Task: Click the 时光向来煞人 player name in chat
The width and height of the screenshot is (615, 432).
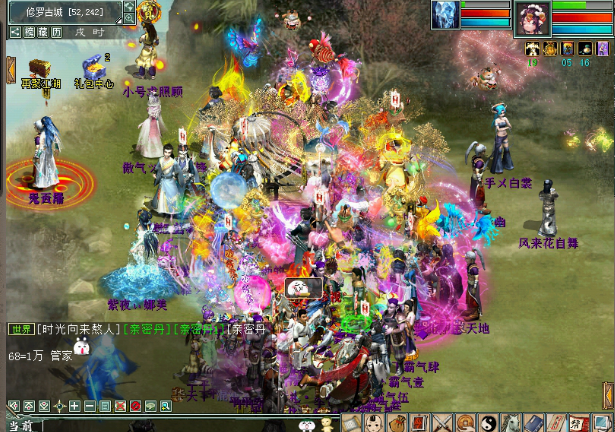Action: (79, 328)
